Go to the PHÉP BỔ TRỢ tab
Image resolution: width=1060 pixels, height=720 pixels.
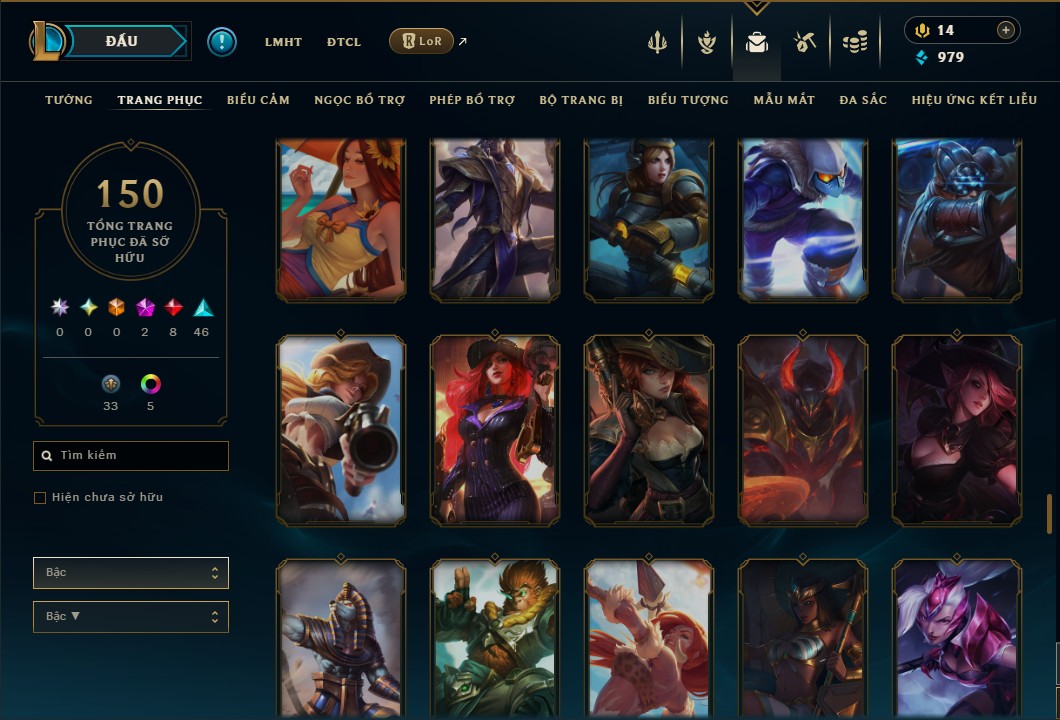(472, 100)
